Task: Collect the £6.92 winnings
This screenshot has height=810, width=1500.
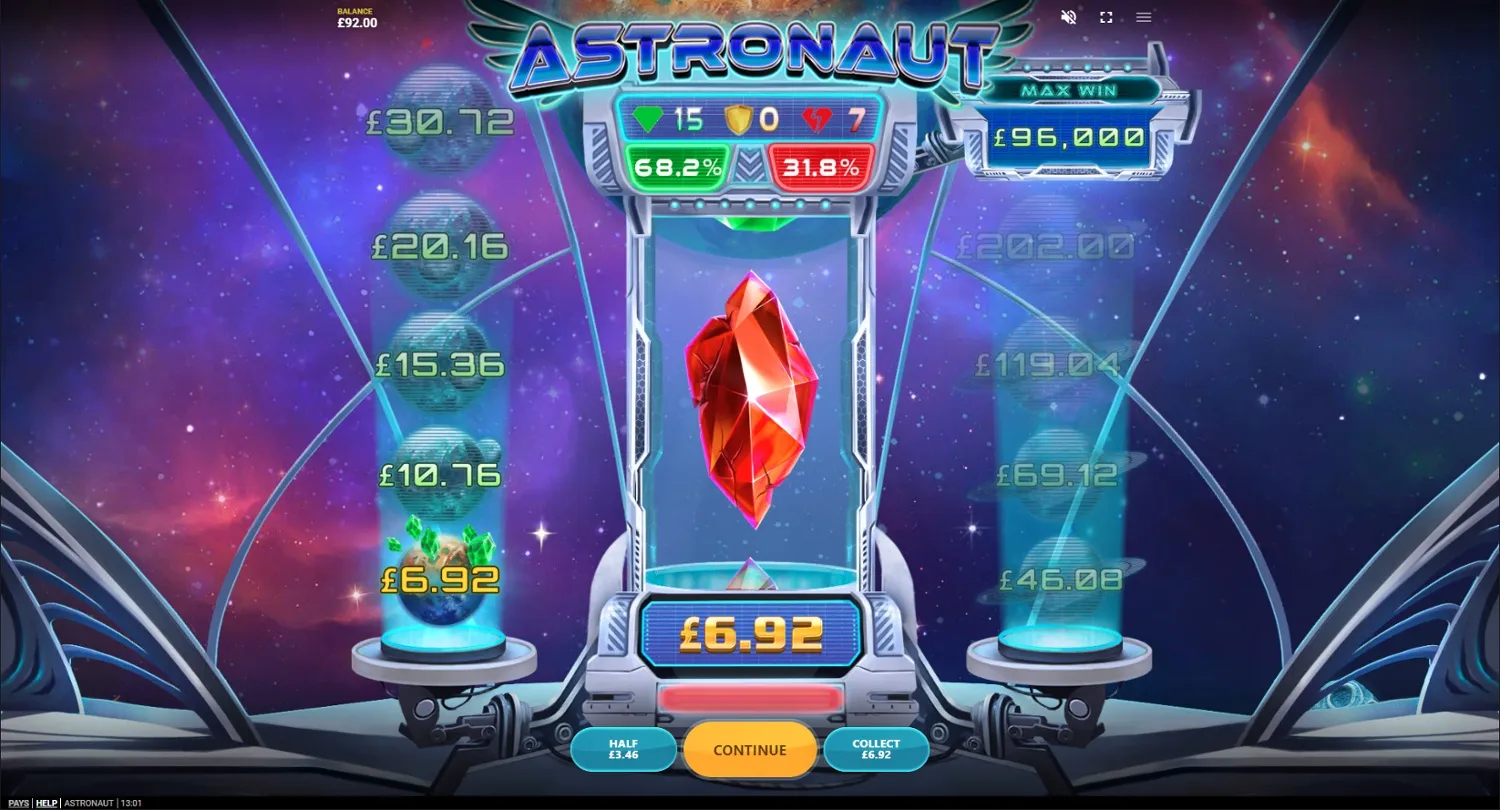Action: tap(876, 749)
